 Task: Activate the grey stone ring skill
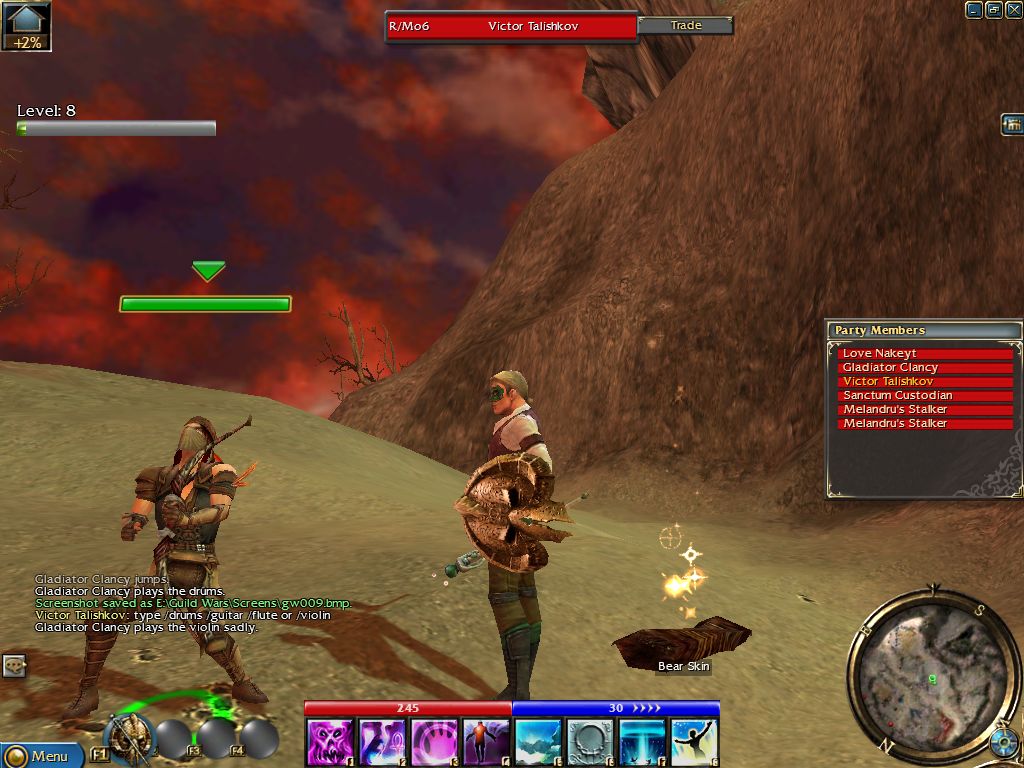pos(590,742)
